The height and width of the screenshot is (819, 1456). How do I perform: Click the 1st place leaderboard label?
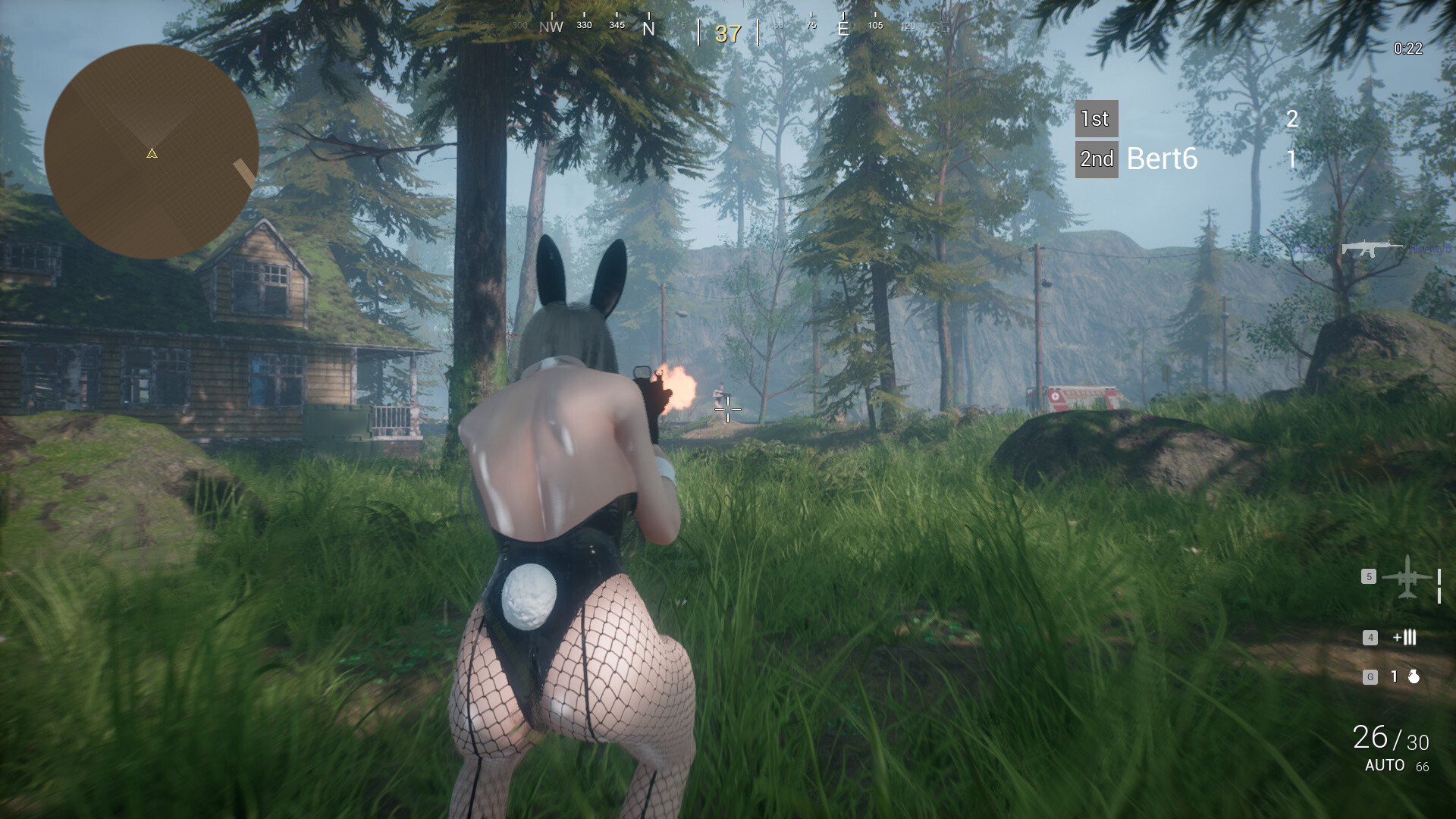point(1095,119)
